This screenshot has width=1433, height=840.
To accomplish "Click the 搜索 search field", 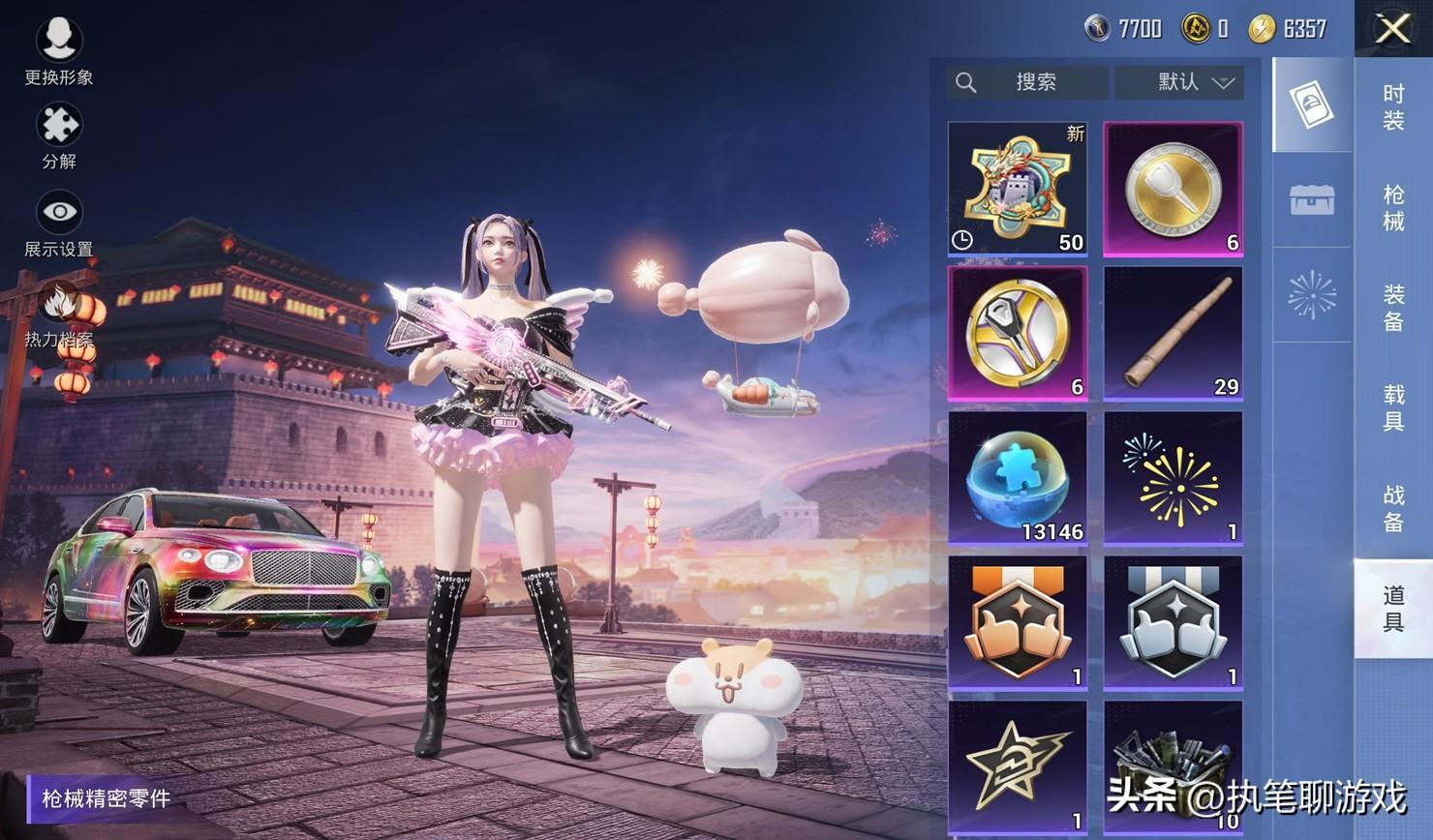I will pos(1027,82).
